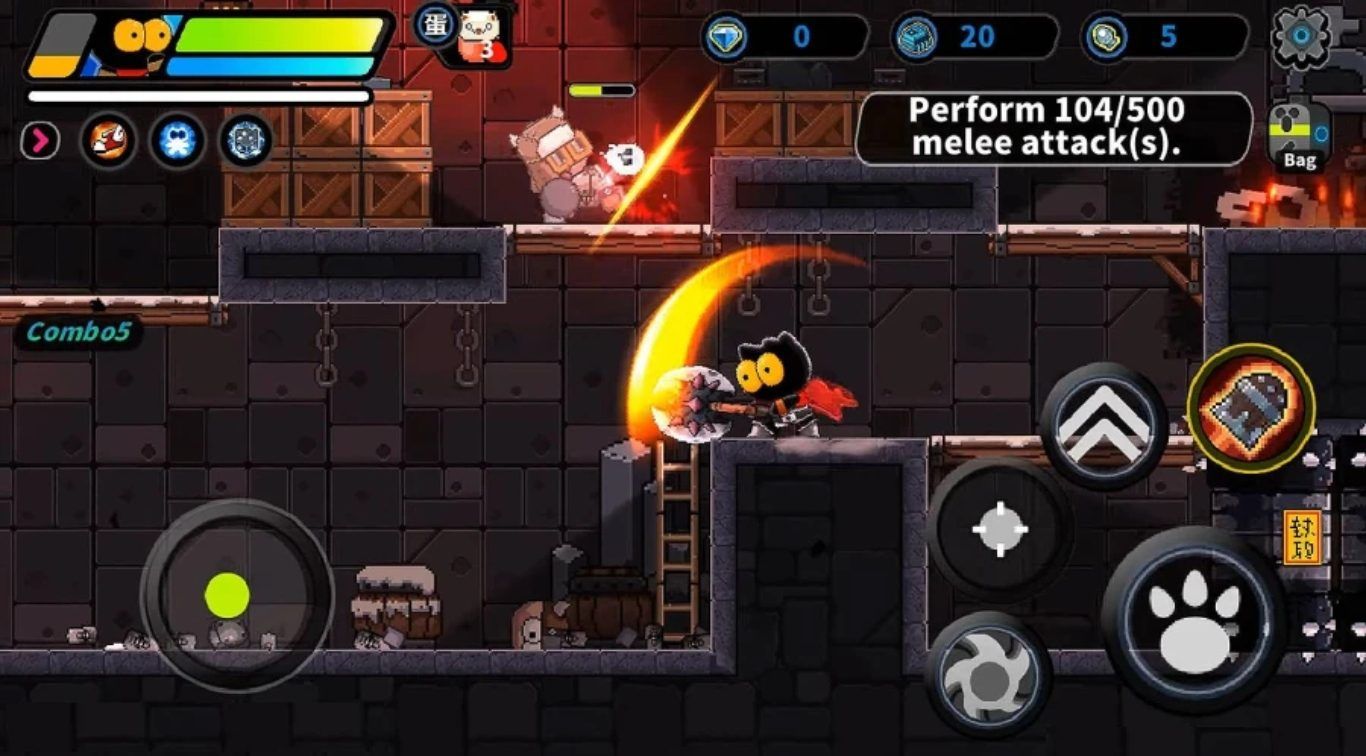This screenshot has width=1366, height=756.
Task: Tap the blue diamond currency counter
Action: pos(782,37)
